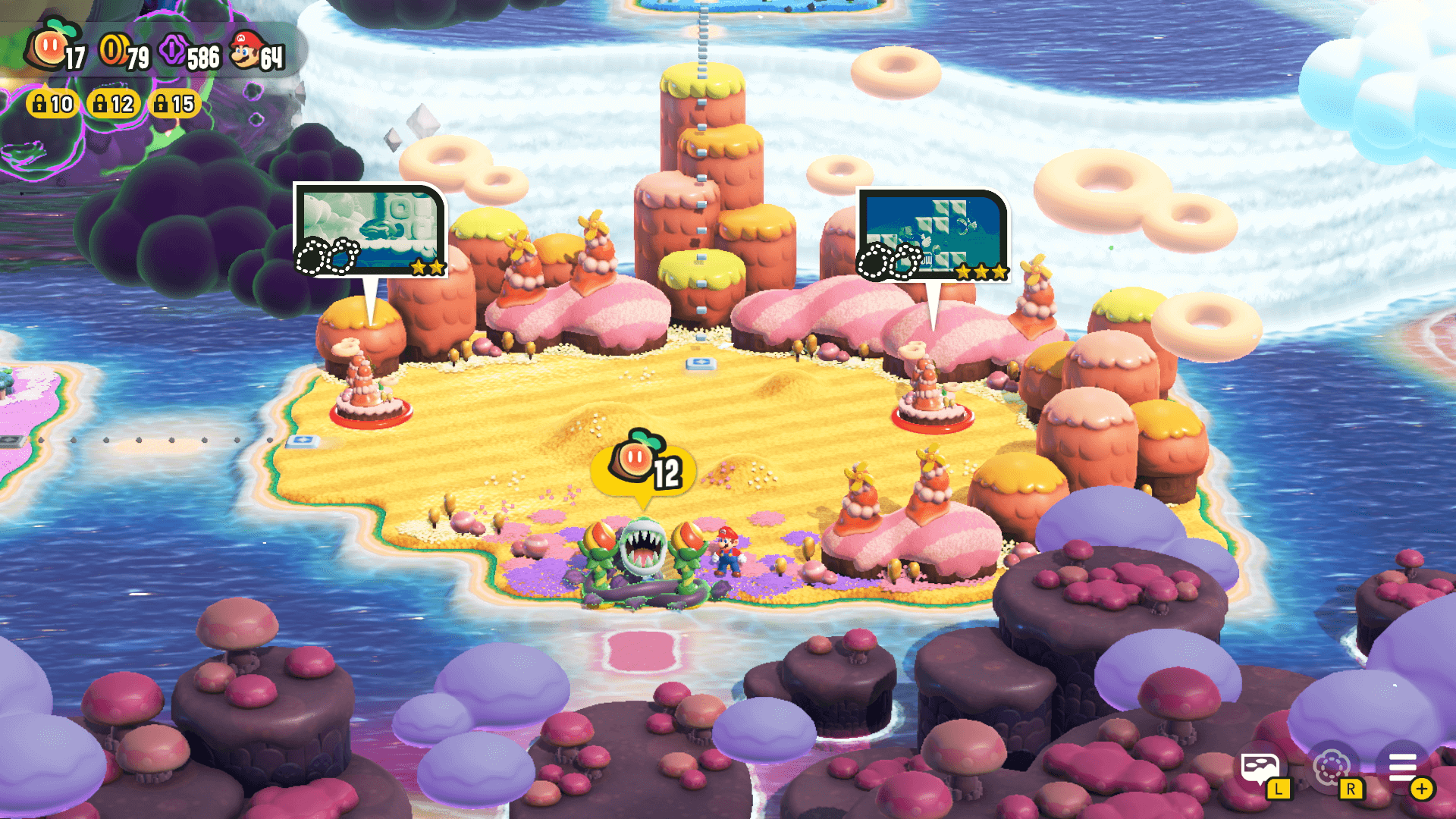
Task: Open the map view speech-bubble icon
Action: (x=1259, y=767)
